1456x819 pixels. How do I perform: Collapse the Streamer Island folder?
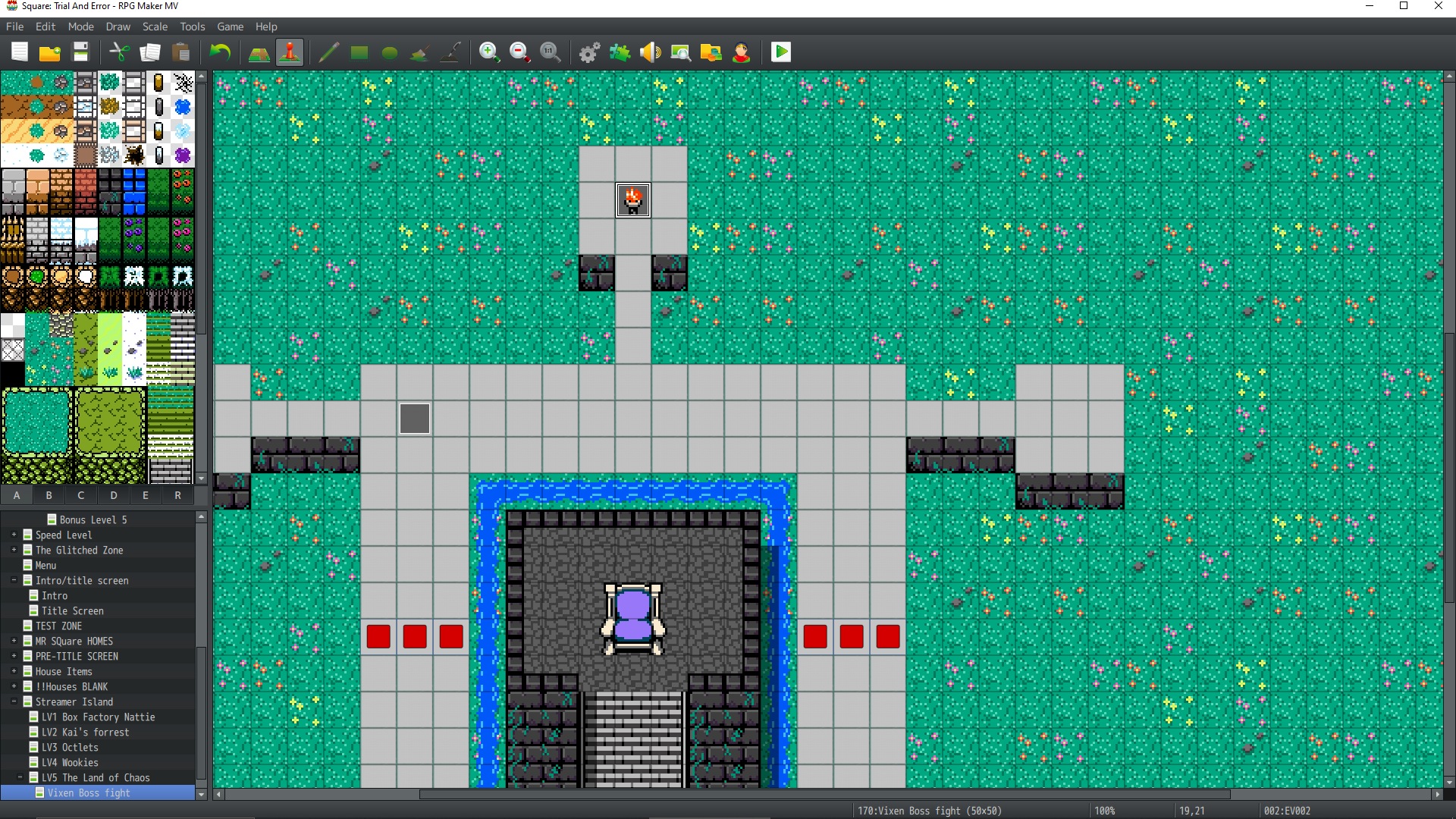tap(14, 702)
